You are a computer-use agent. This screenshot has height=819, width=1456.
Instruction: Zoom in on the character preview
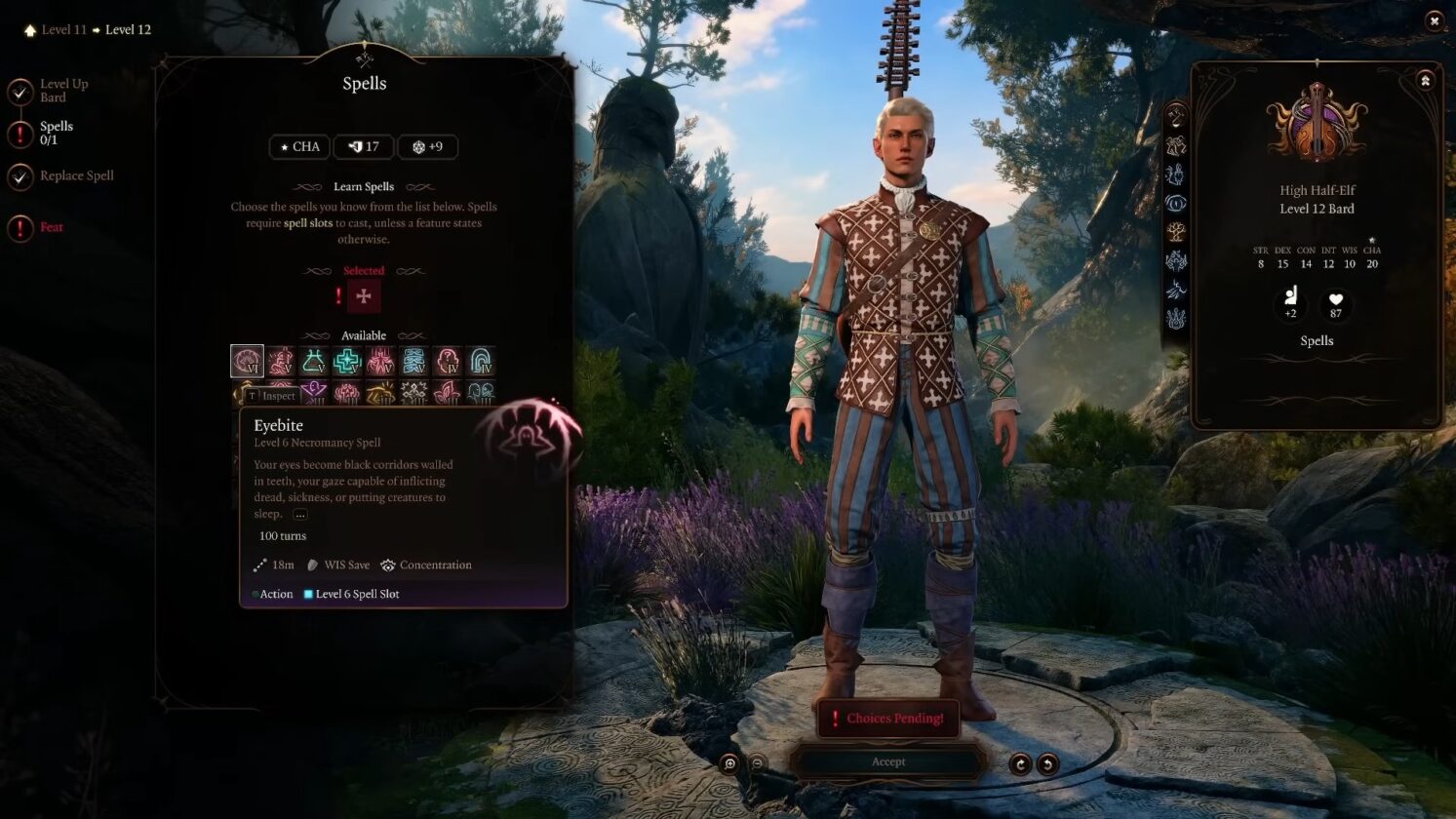tap(729, 763)
